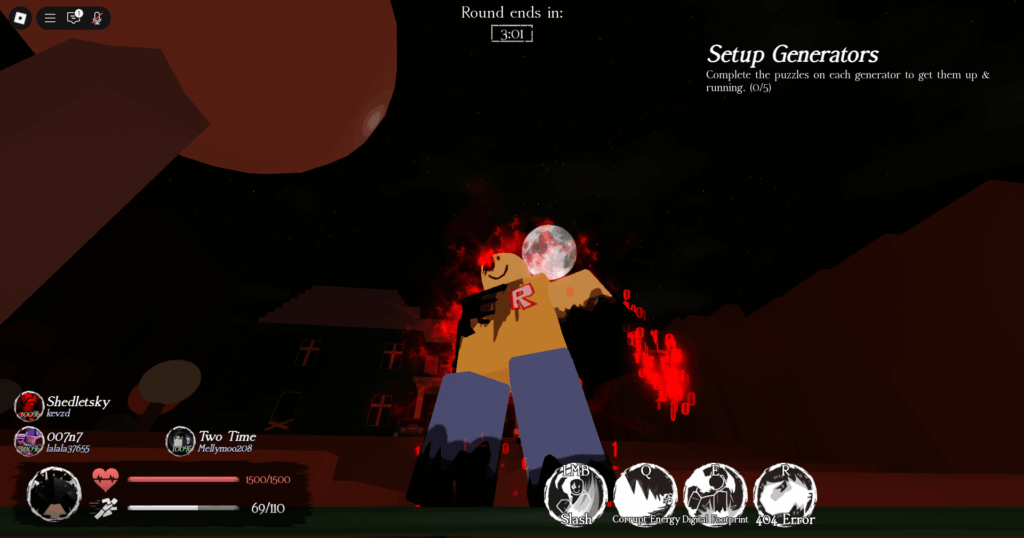Open the chat with one unread message

click(74, 18)
